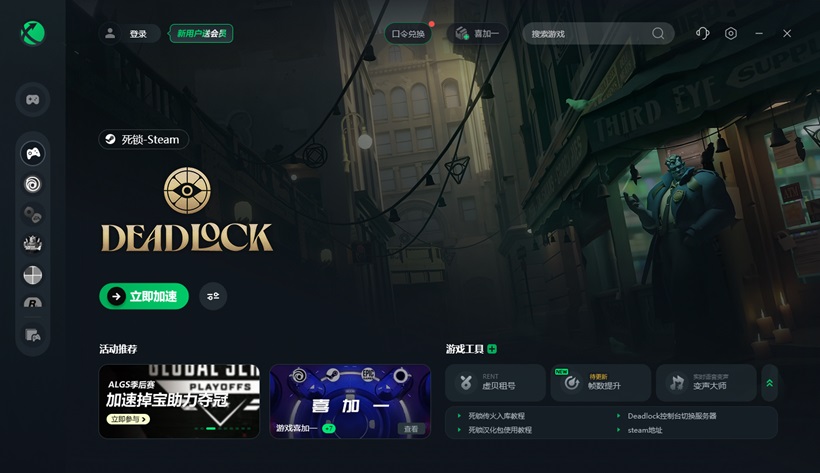Viewport: 820px width, 473px height.
Task: Open the ALGS季后赛 event banner
Action: tap(179, 401)
